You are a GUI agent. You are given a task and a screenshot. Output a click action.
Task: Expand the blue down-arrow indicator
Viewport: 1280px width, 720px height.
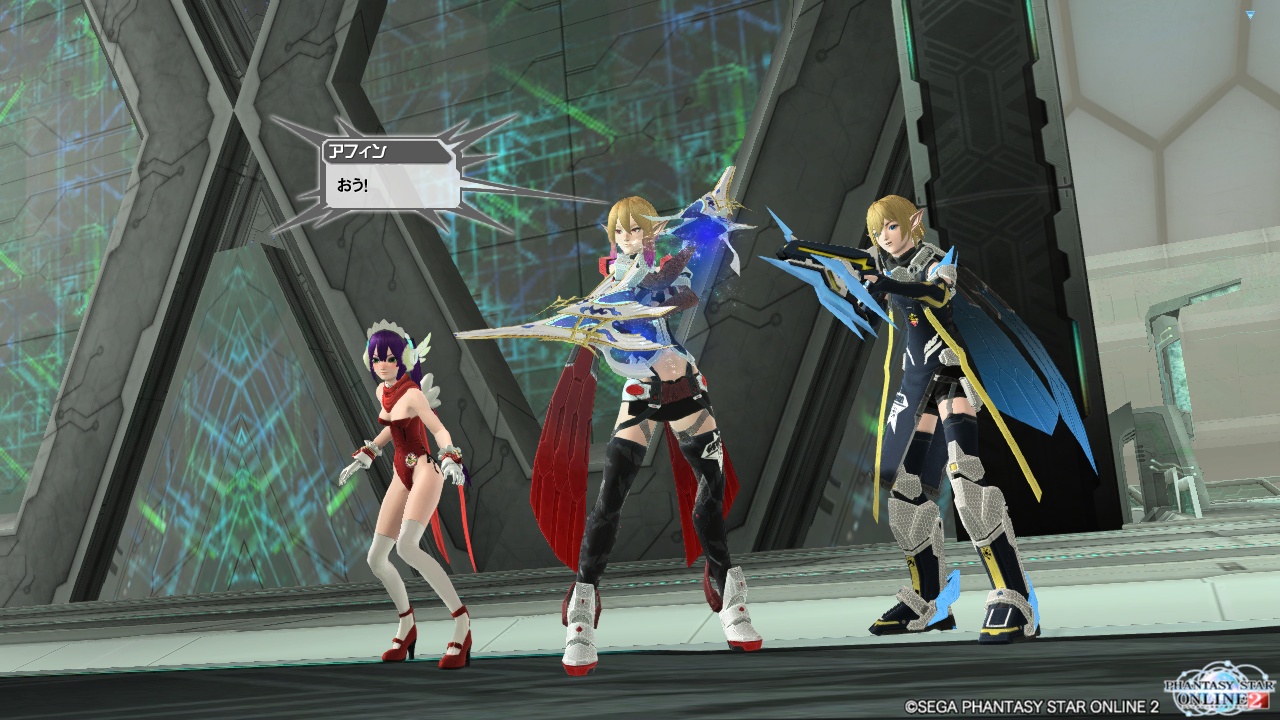point(1250,15)
